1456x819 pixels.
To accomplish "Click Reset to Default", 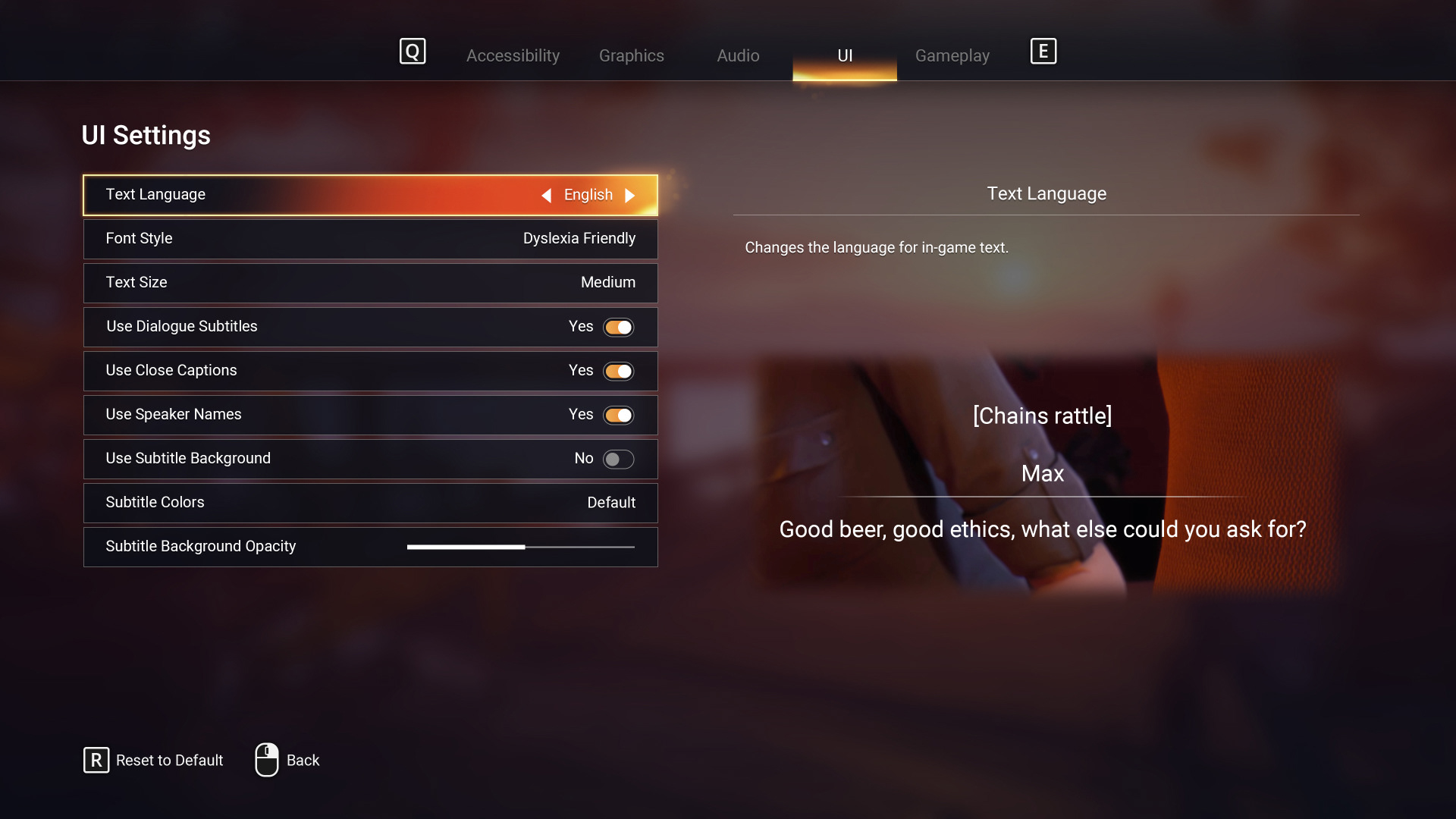I will click(170, 760).
